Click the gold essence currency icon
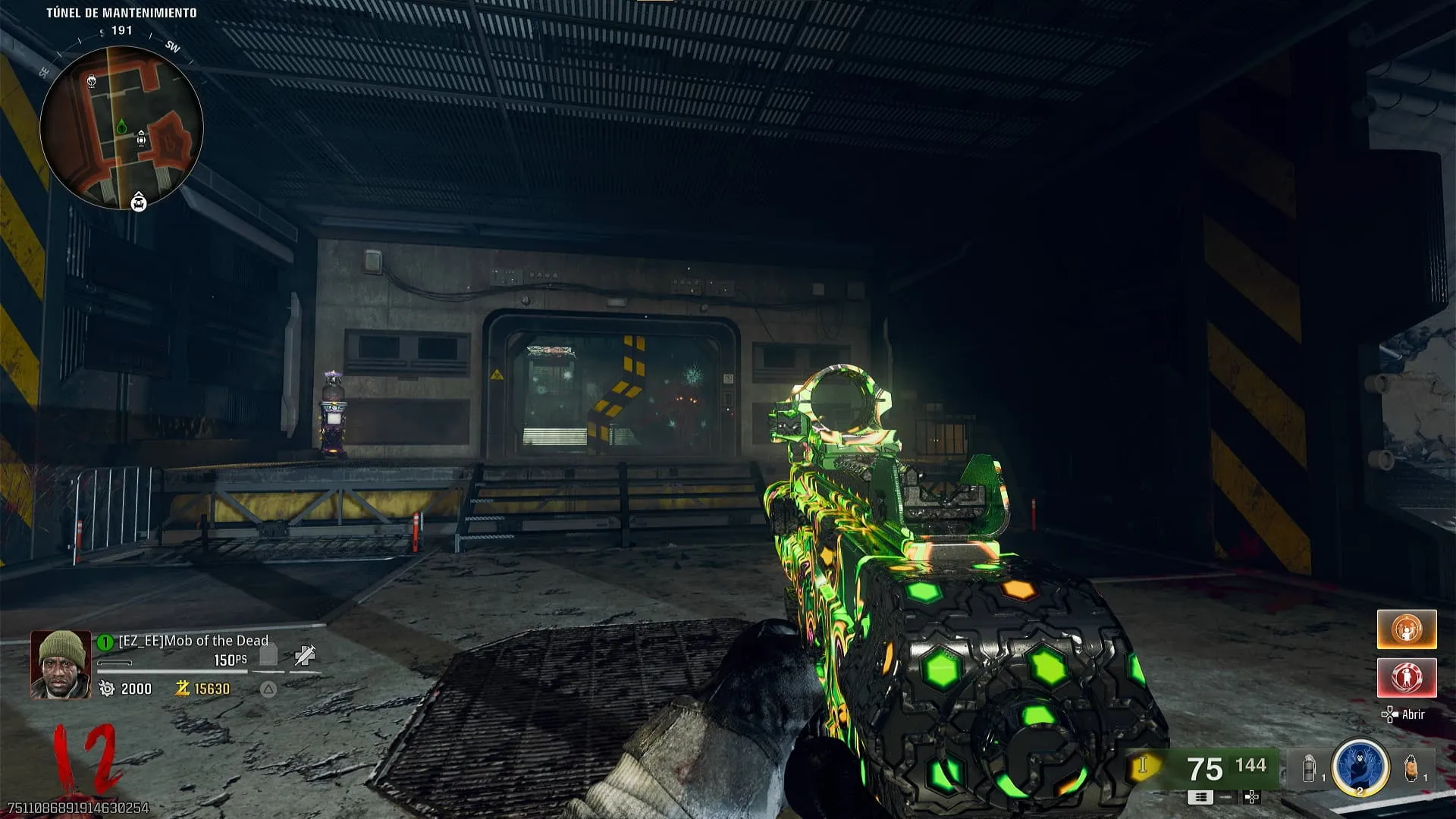Viewport: 1456px width, 819px height. [182, 689]
